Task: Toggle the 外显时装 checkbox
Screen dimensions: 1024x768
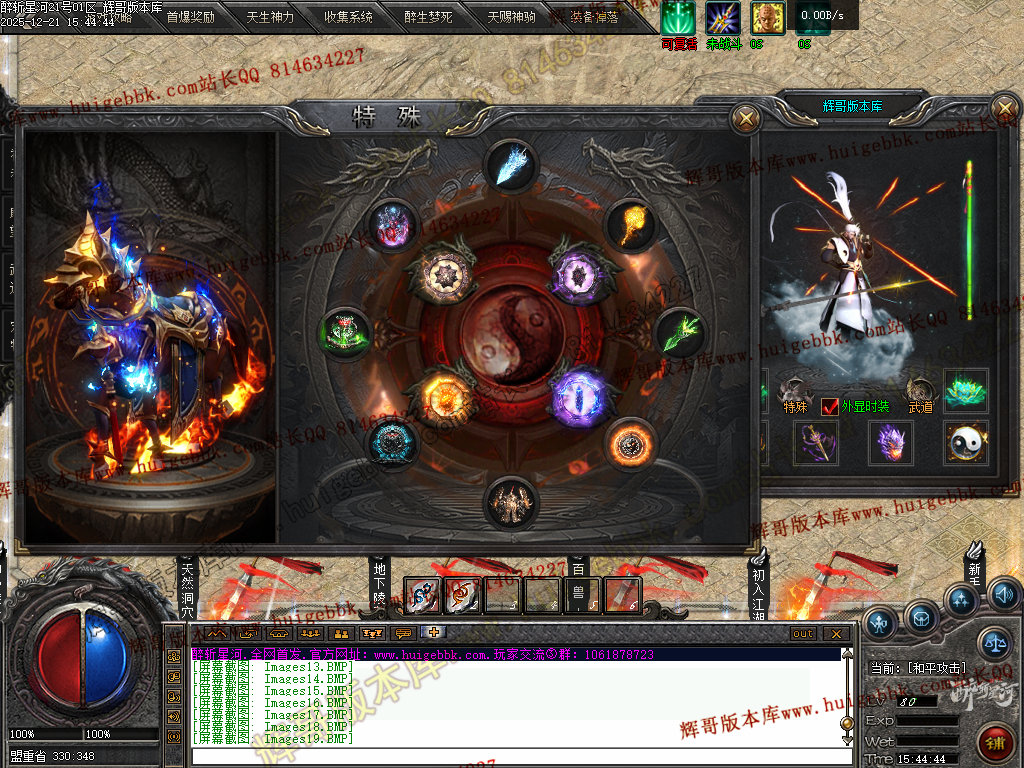Action: (x=830, y=407)
